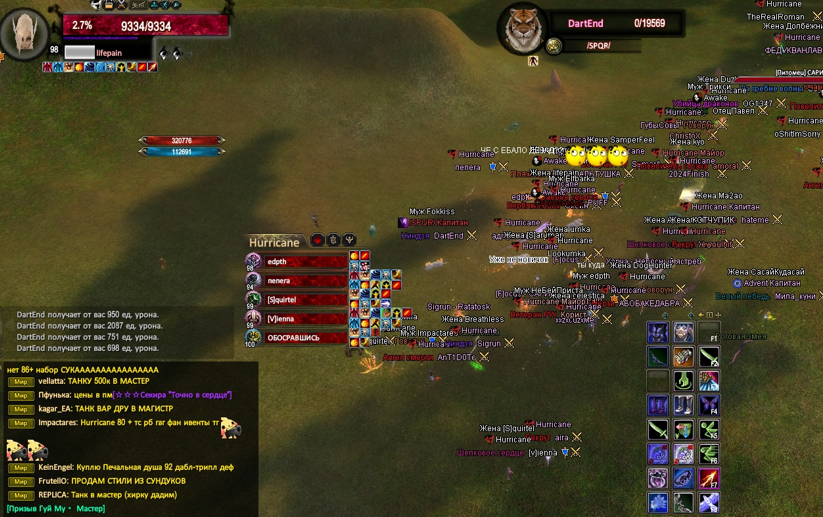Open the winged emblem party button
This screenshot has width=823, height=517.
point(349,241)
